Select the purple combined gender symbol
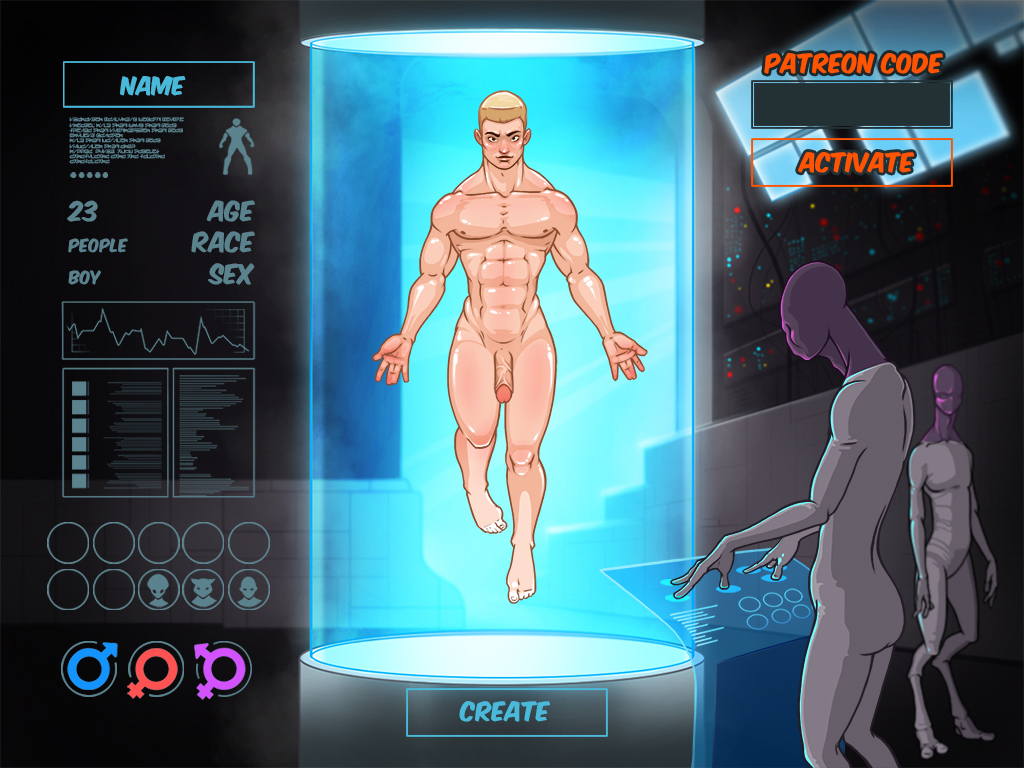Image resolution: width=1024 pixels, height=768 pixels. click(x=221, y=668)
